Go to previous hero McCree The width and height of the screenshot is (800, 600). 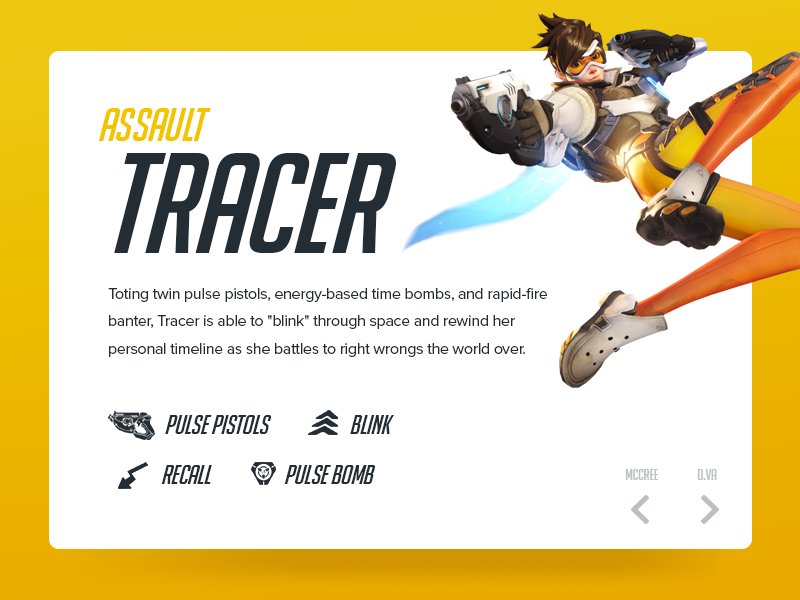641,509
